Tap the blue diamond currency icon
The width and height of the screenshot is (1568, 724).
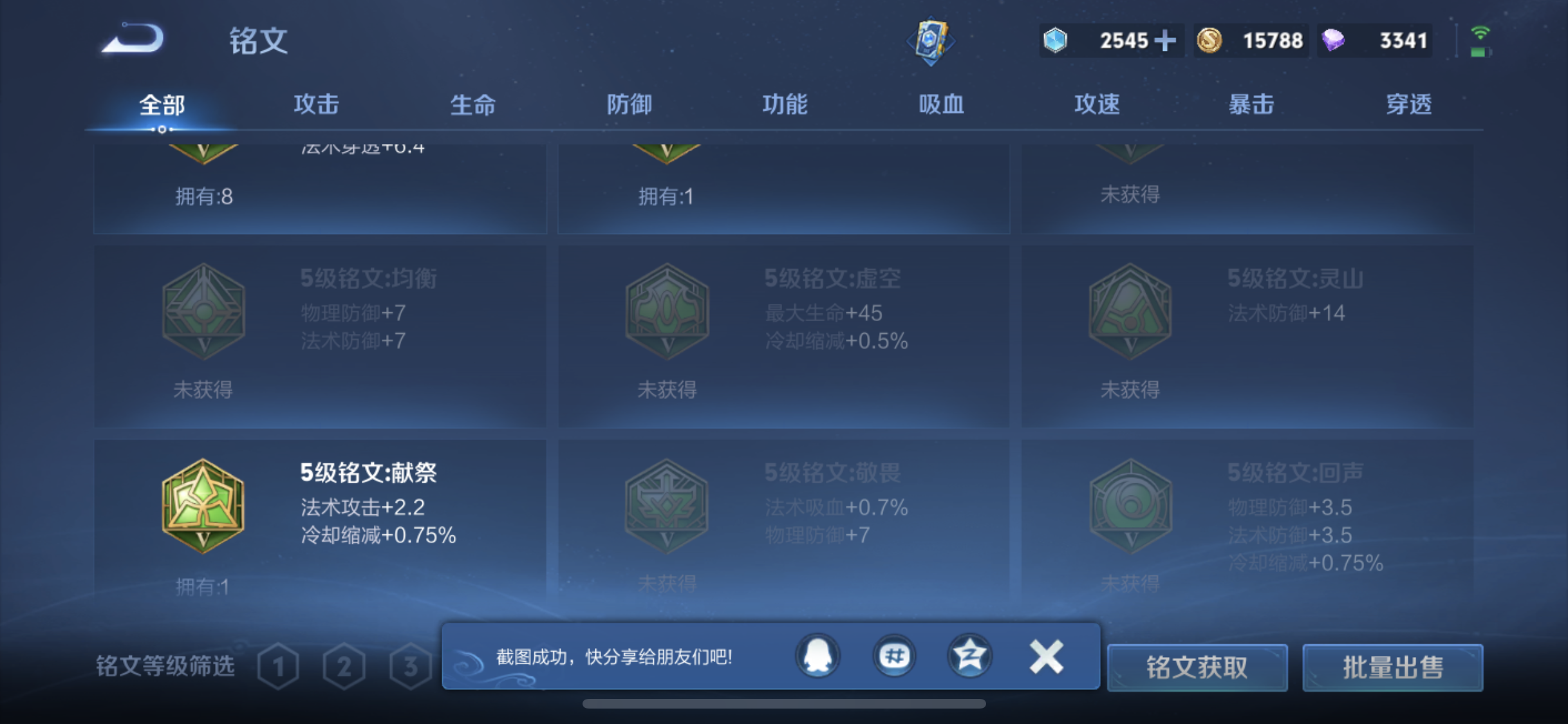point(1054,40)
